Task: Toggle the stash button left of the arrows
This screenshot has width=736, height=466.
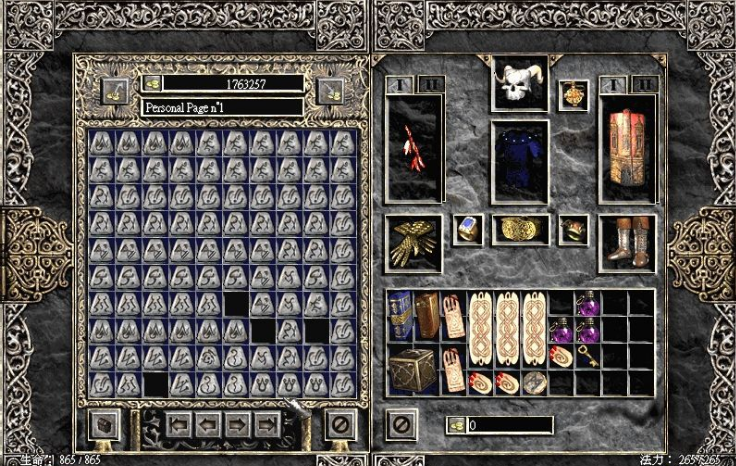Action: pos(104,424)
